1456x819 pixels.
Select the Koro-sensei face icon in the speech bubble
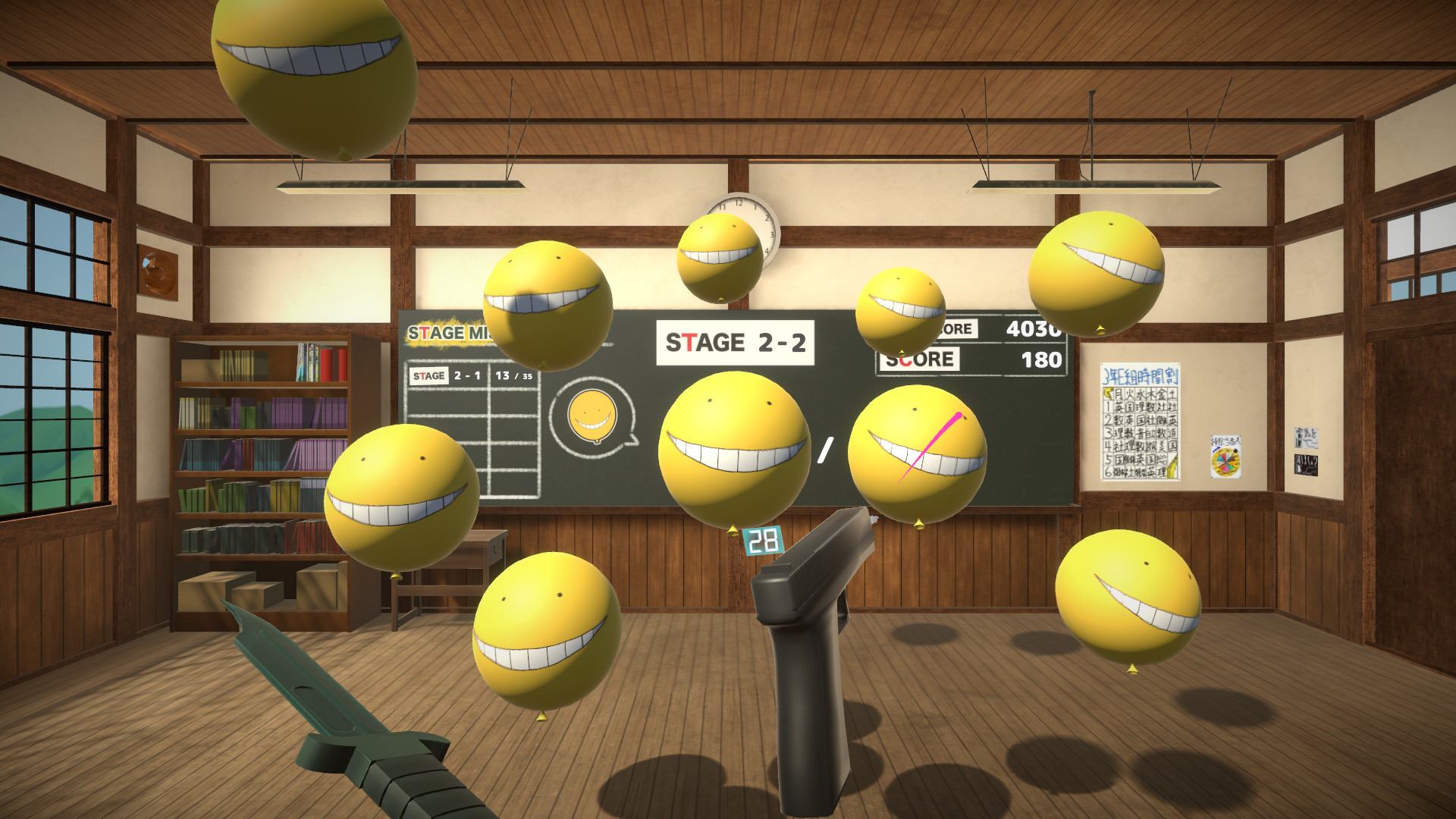(591, 417)
